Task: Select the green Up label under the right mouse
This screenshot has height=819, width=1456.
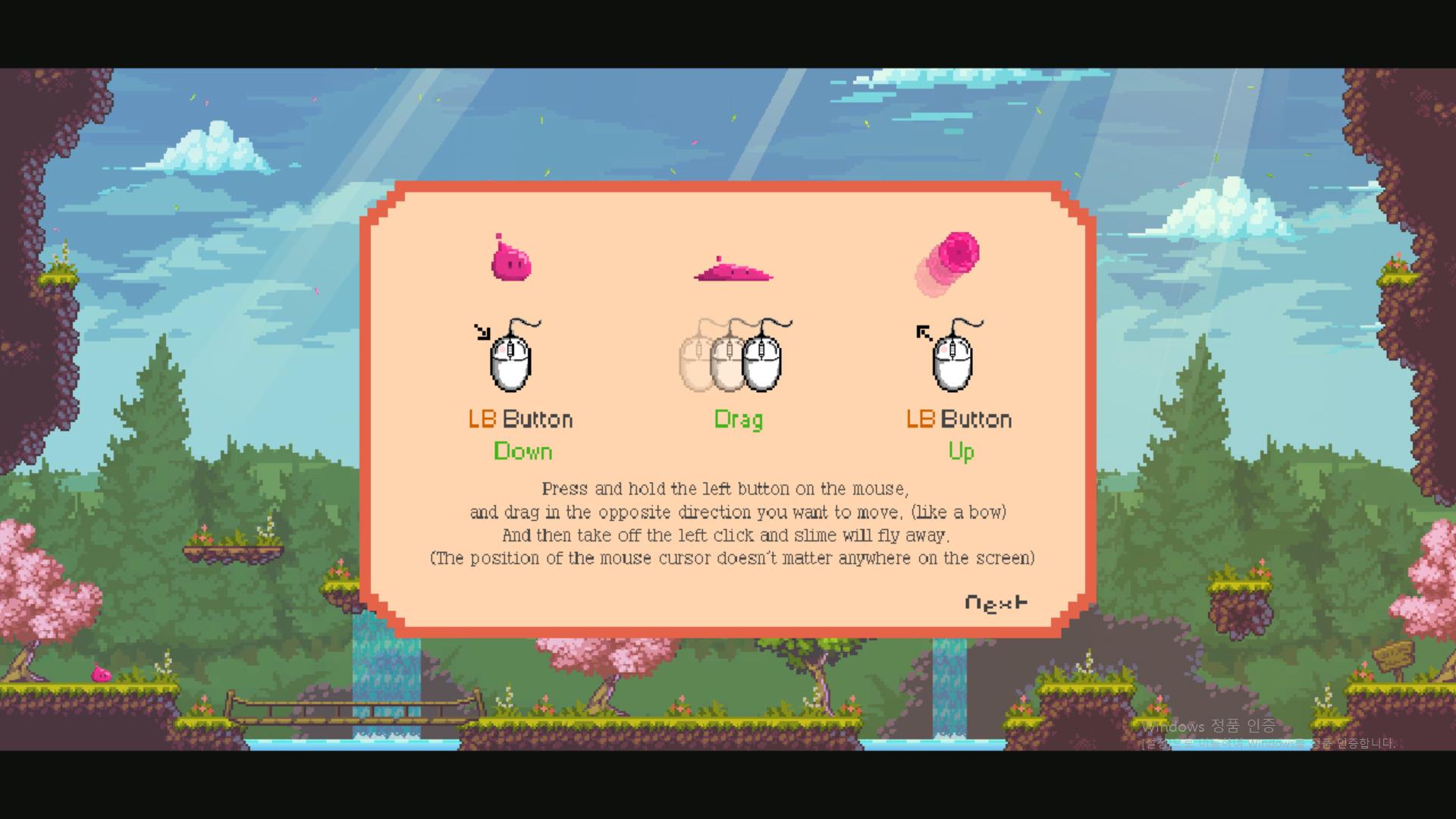Action: pos(960,450)
